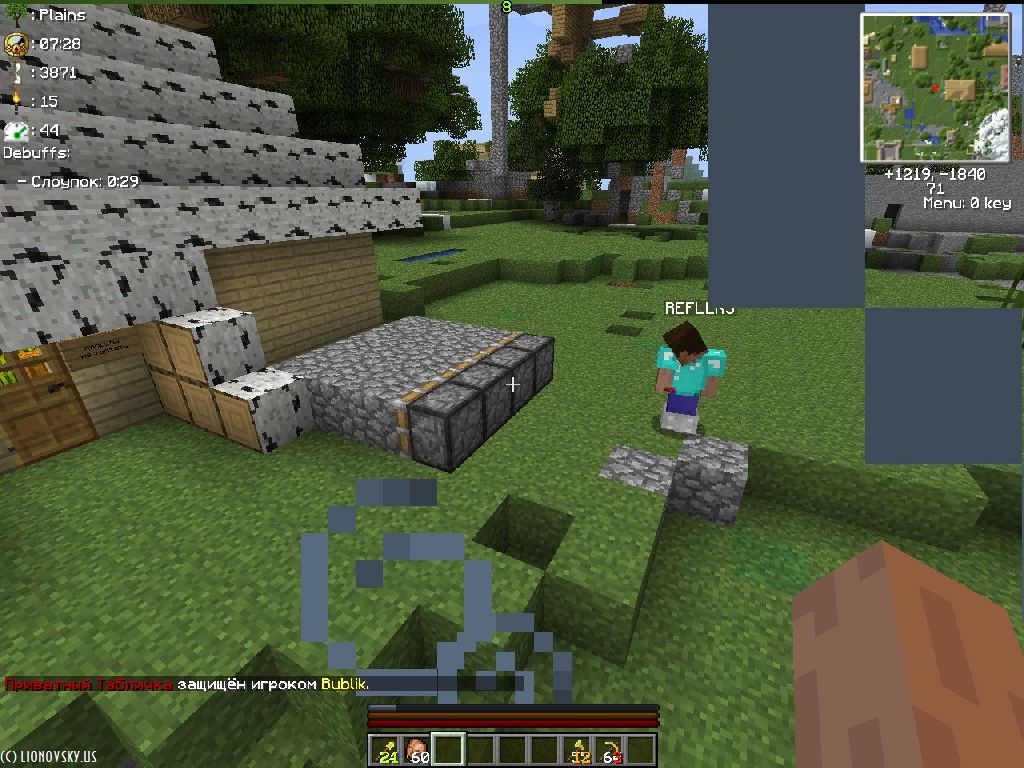The image size is (1024, 768).
Task: Open the minimap in the corner
Action: (x=936, y=88)
